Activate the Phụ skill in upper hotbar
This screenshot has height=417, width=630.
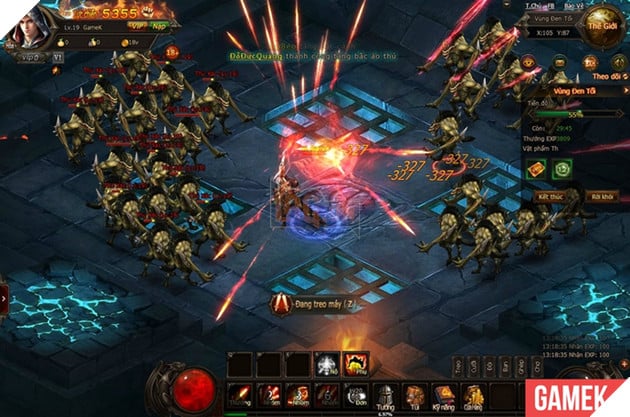[x=355, y=364]
